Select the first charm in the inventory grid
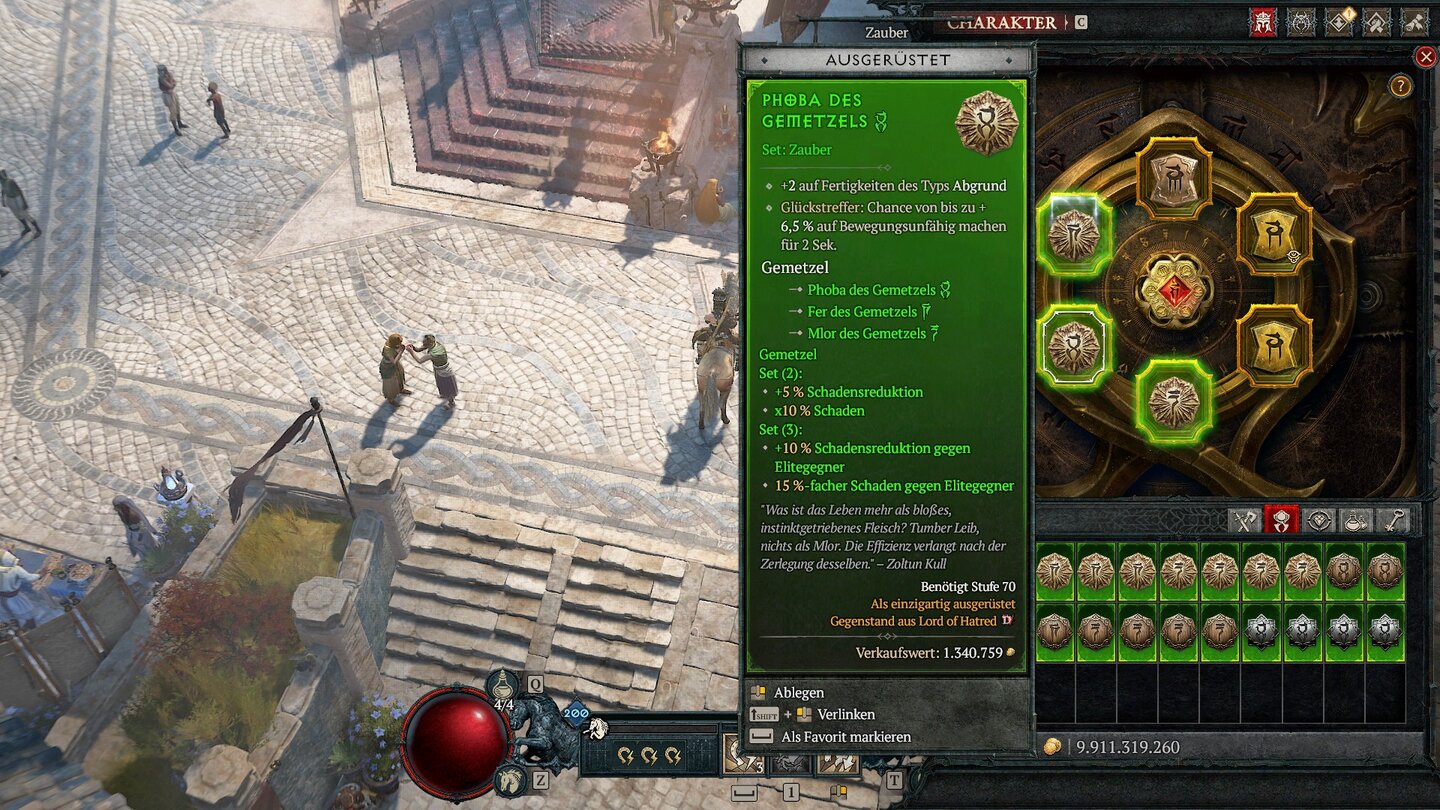The height and width of the screenshot is (810, 1440). point(1054,571)
